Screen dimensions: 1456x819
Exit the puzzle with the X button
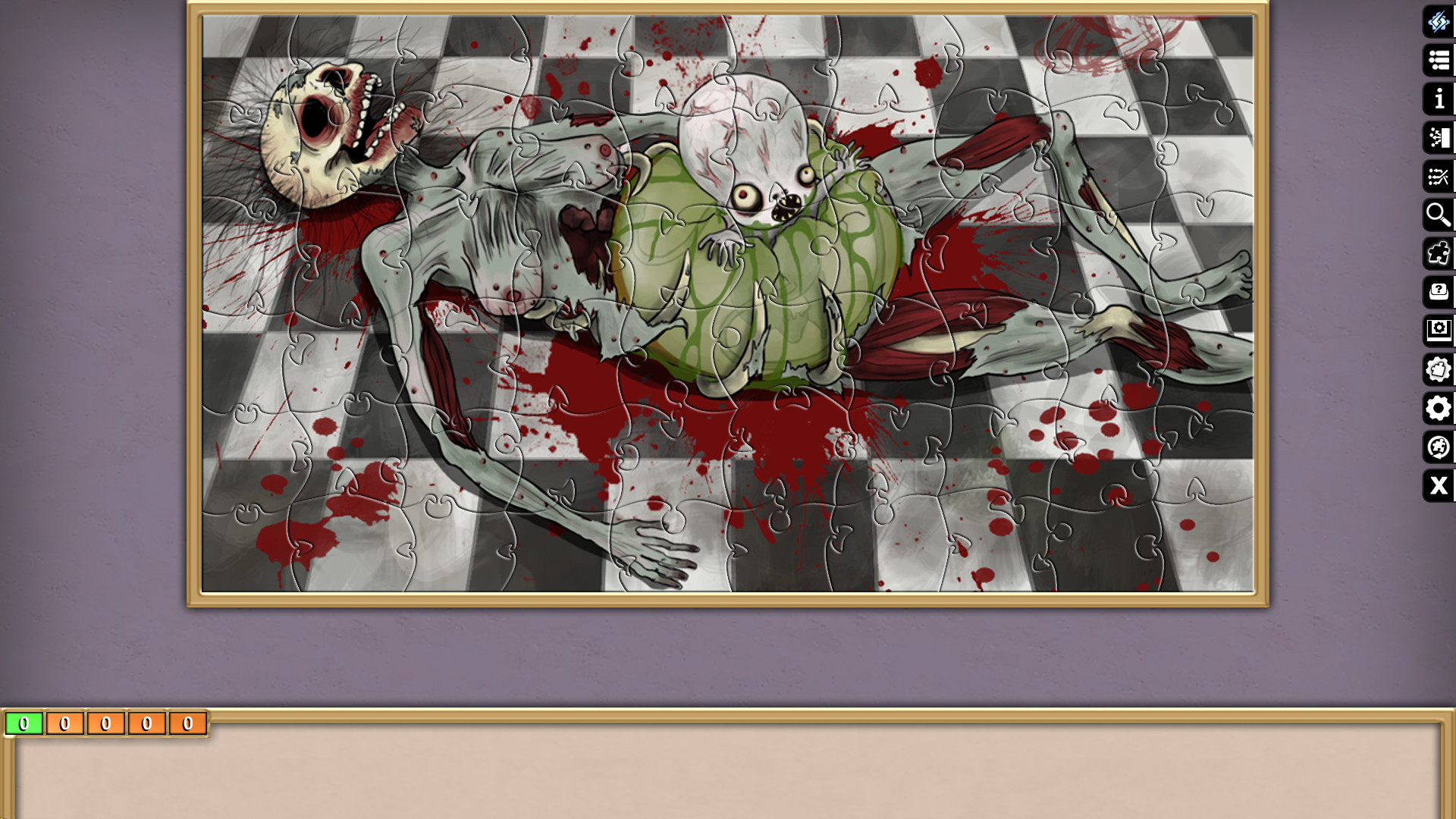(x=1438, y=486)
